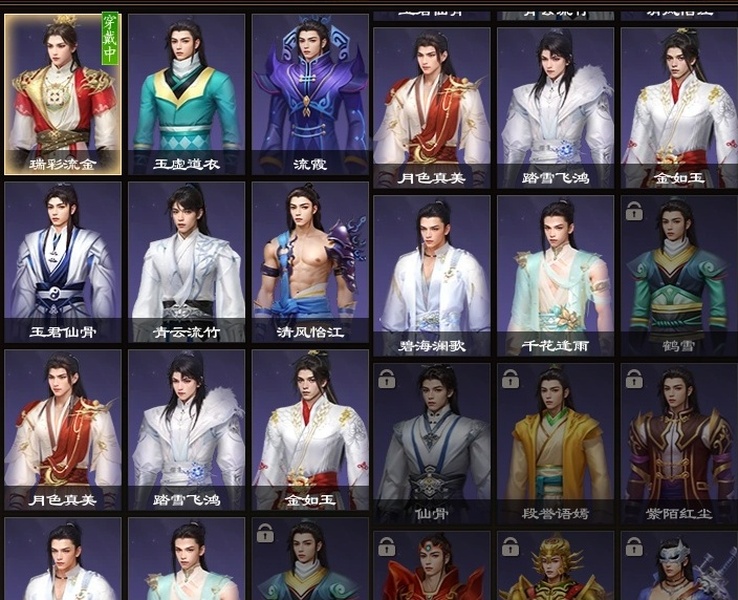Image resolution: width=738 pixels, height=600 pixels.
Task: Select the 瑞彩流金 costume currently worn
Action: [63, 94]
